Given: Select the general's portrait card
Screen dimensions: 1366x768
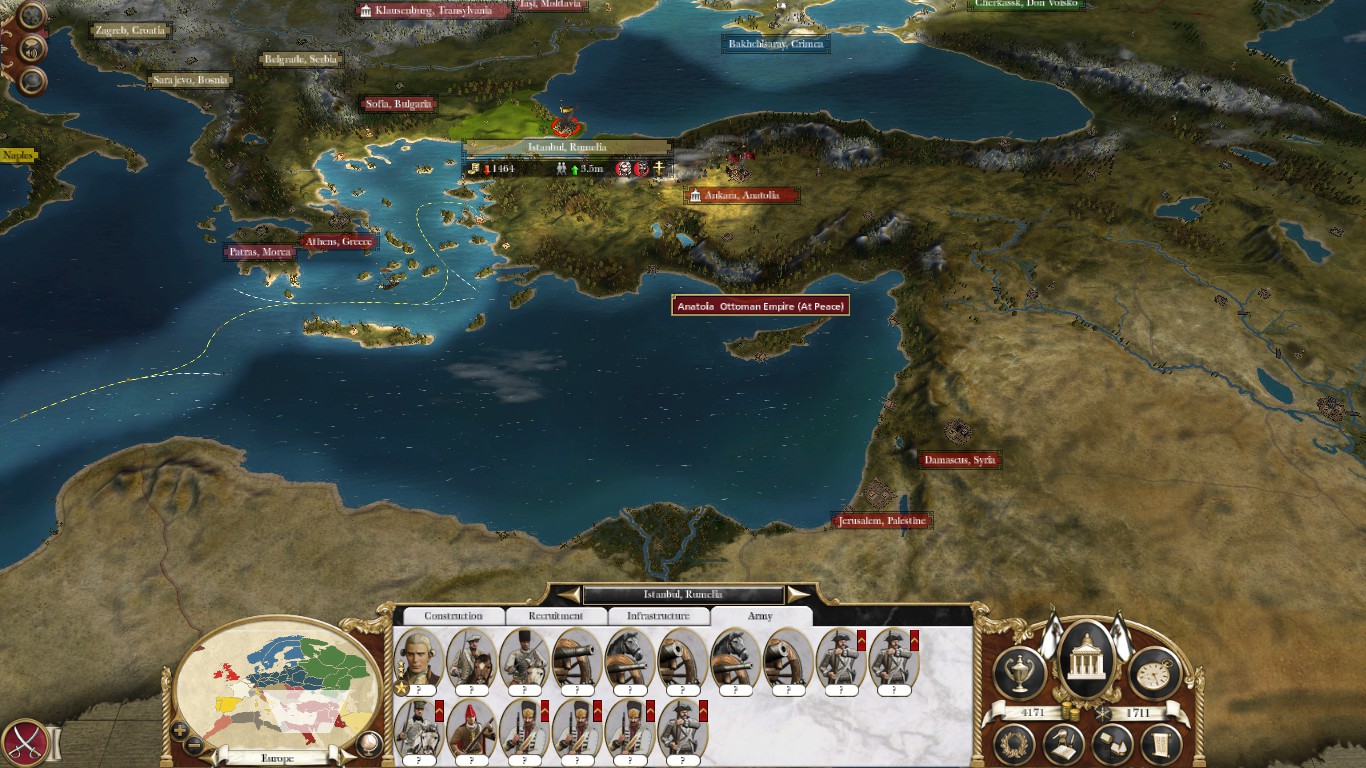Looking at the screenshot, I should click(419, 658).
